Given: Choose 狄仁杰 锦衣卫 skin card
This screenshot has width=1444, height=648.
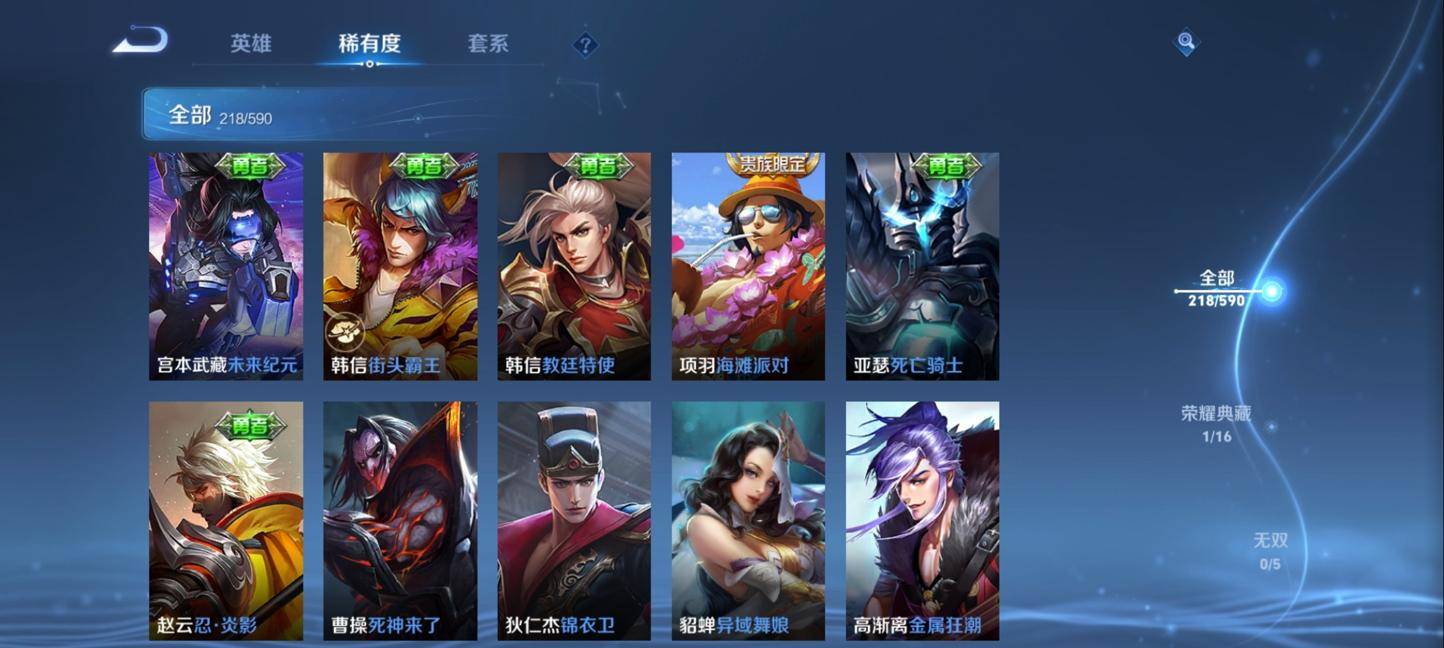Looking at the screenshot, I should pos(574,520).
